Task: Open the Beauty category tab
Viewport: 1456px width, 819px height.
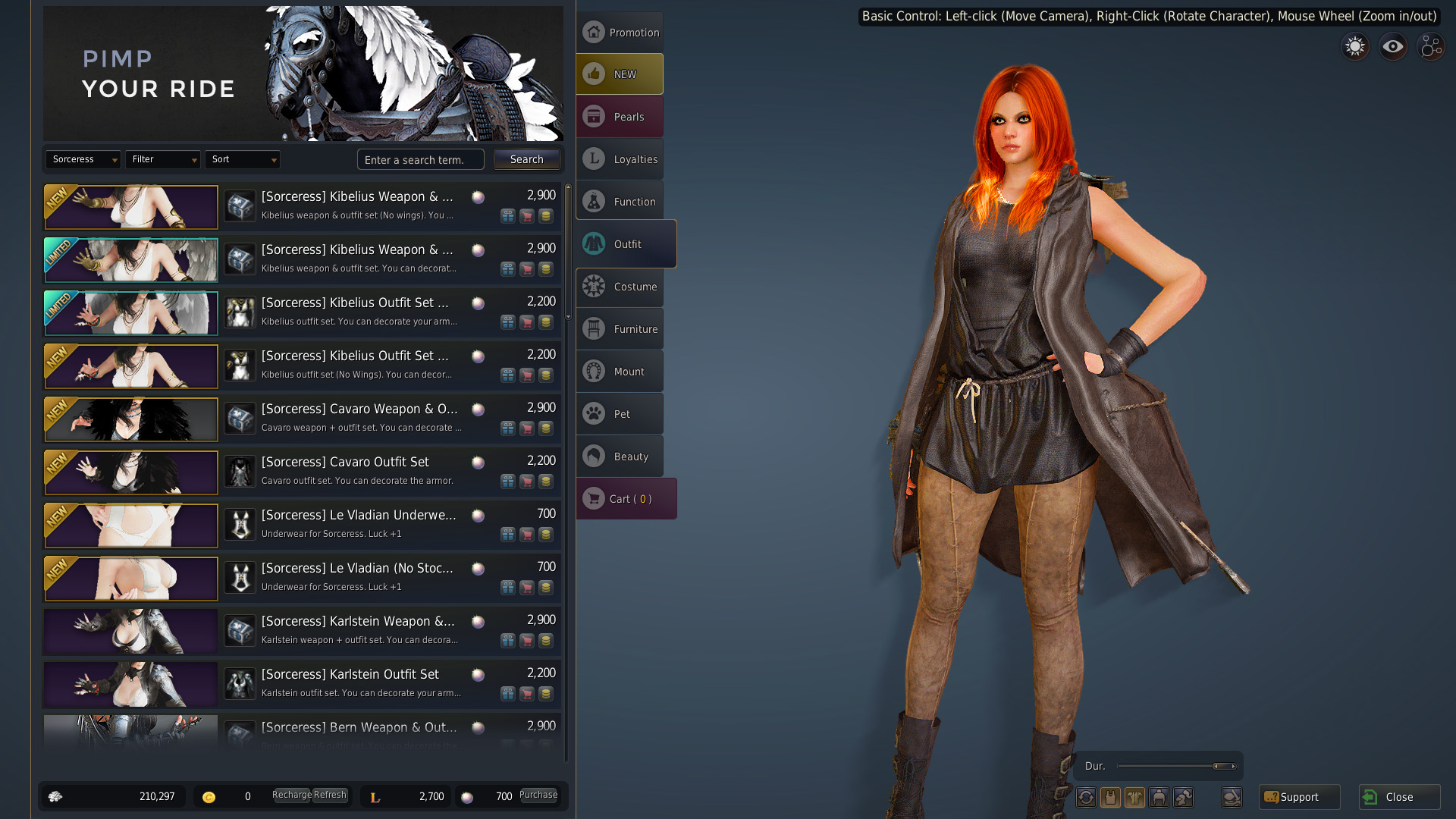Action: (x=620, y=457)
